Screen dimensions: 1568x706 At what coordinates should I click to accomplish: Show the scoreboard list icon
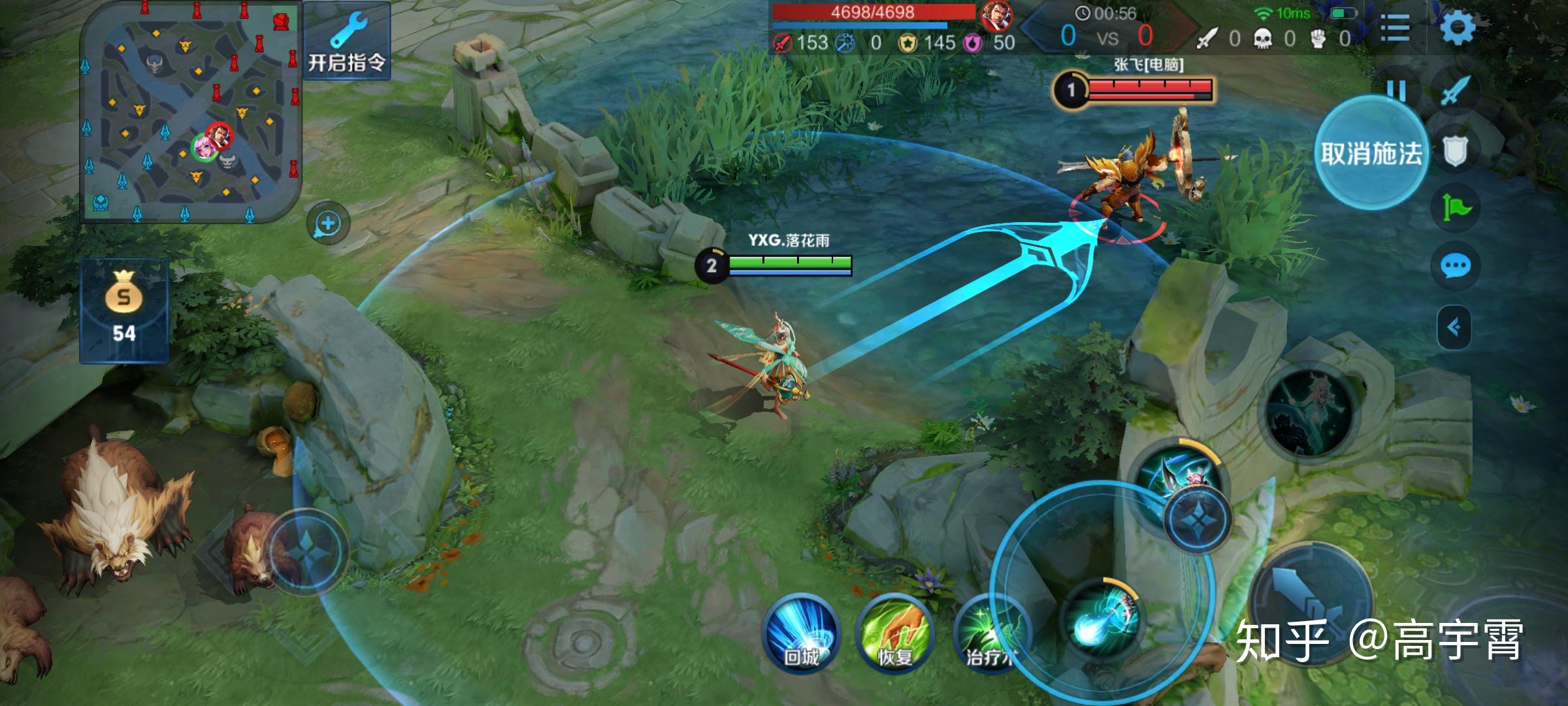(1394, 28)
